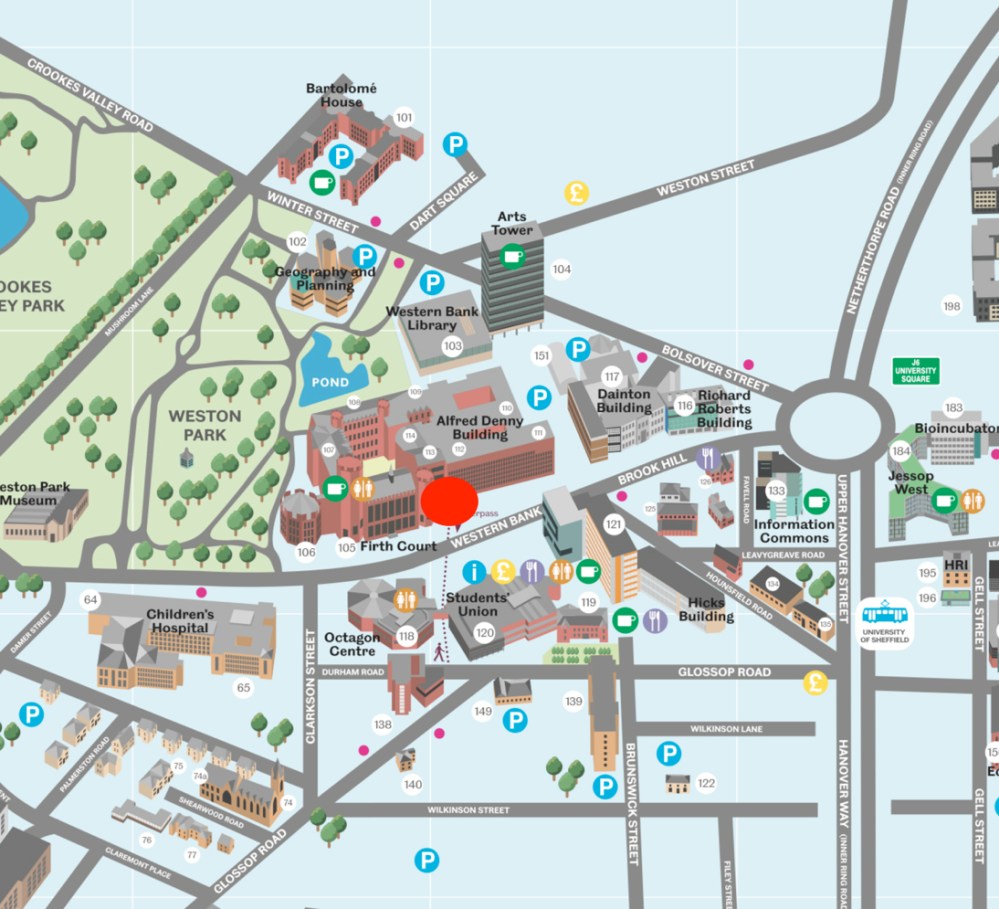Viewport: 999px width, 909px height.
Task: Select the Arts Tower cafe icon
Action: 512,255
